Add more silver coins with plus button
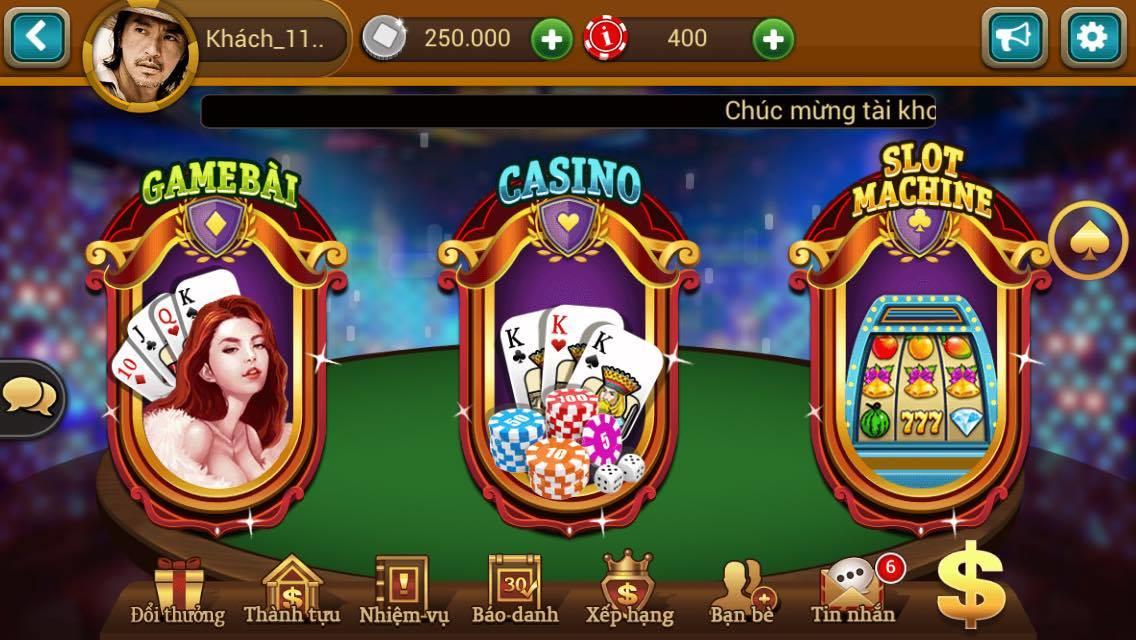 (551, 40)
